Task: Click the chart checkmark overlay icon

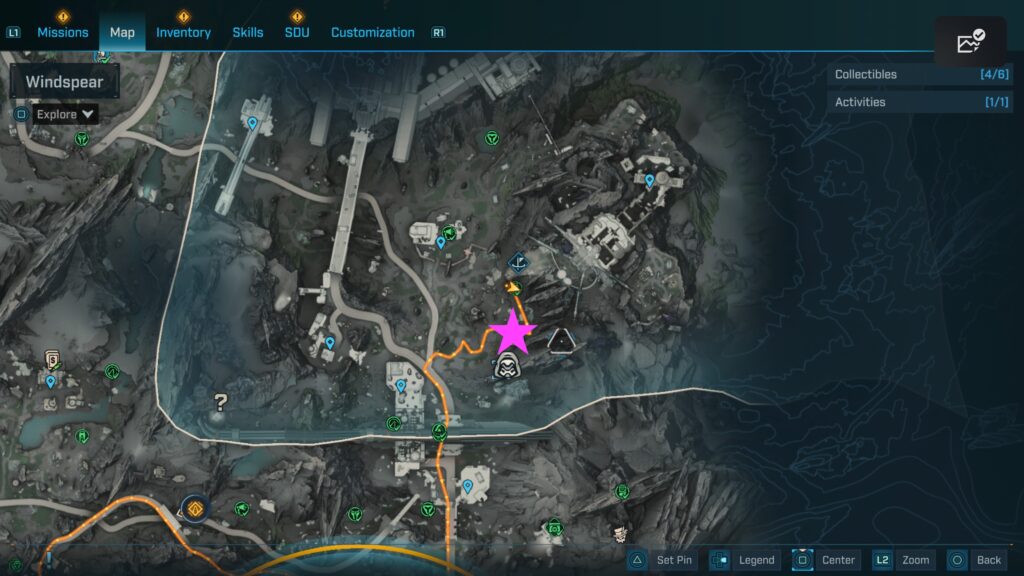Action: [970, 42]
